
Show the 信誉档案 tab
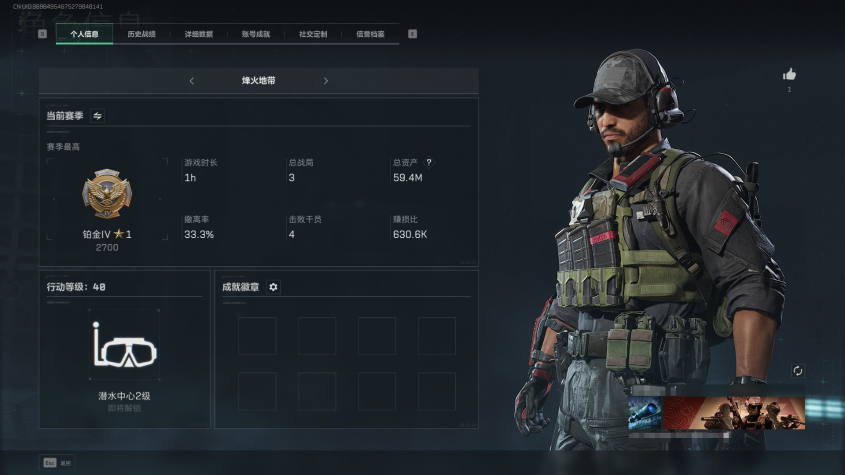(370, 34)
